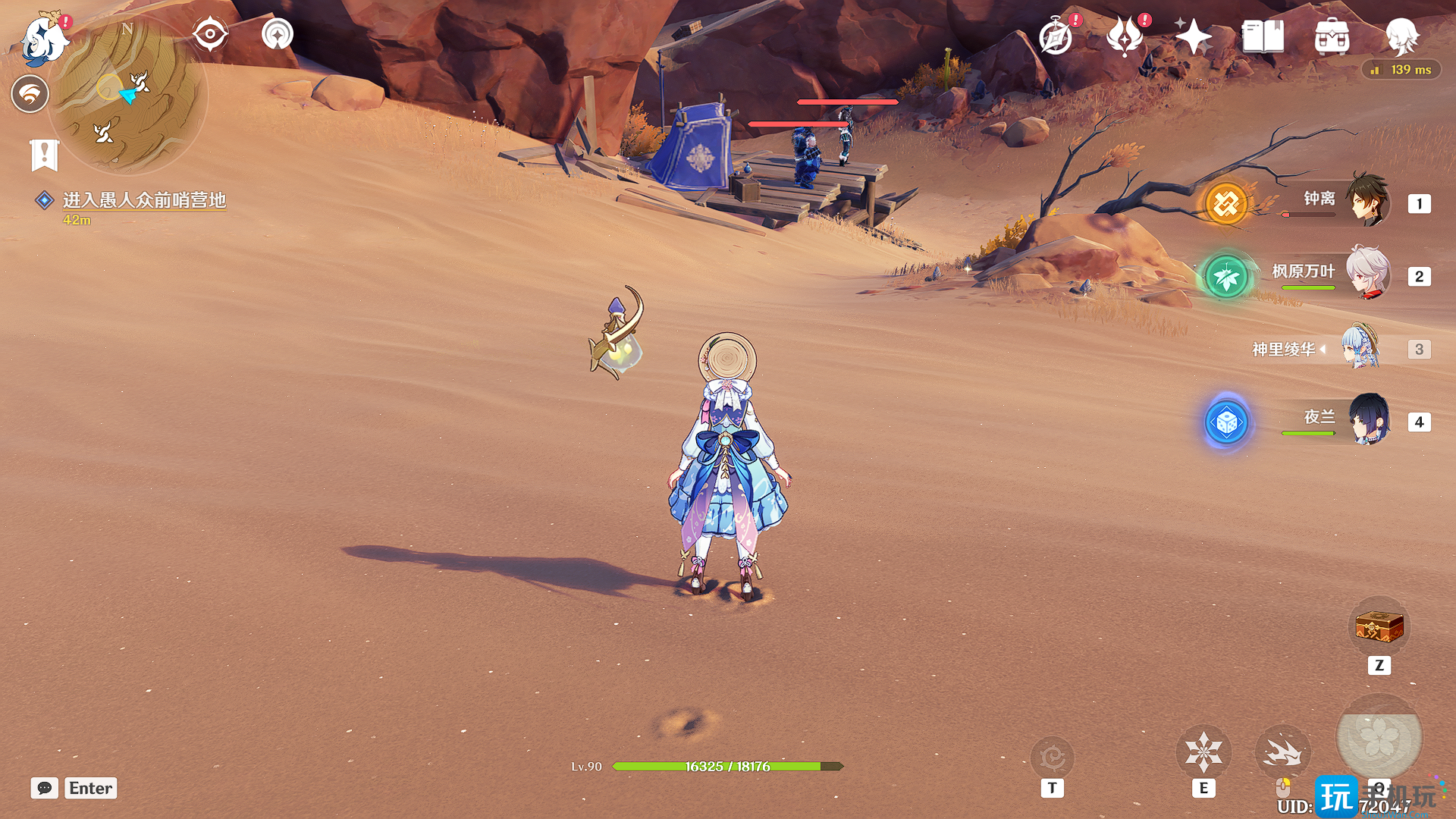Switch to party member 枫原万叶

pos(1367,273)
